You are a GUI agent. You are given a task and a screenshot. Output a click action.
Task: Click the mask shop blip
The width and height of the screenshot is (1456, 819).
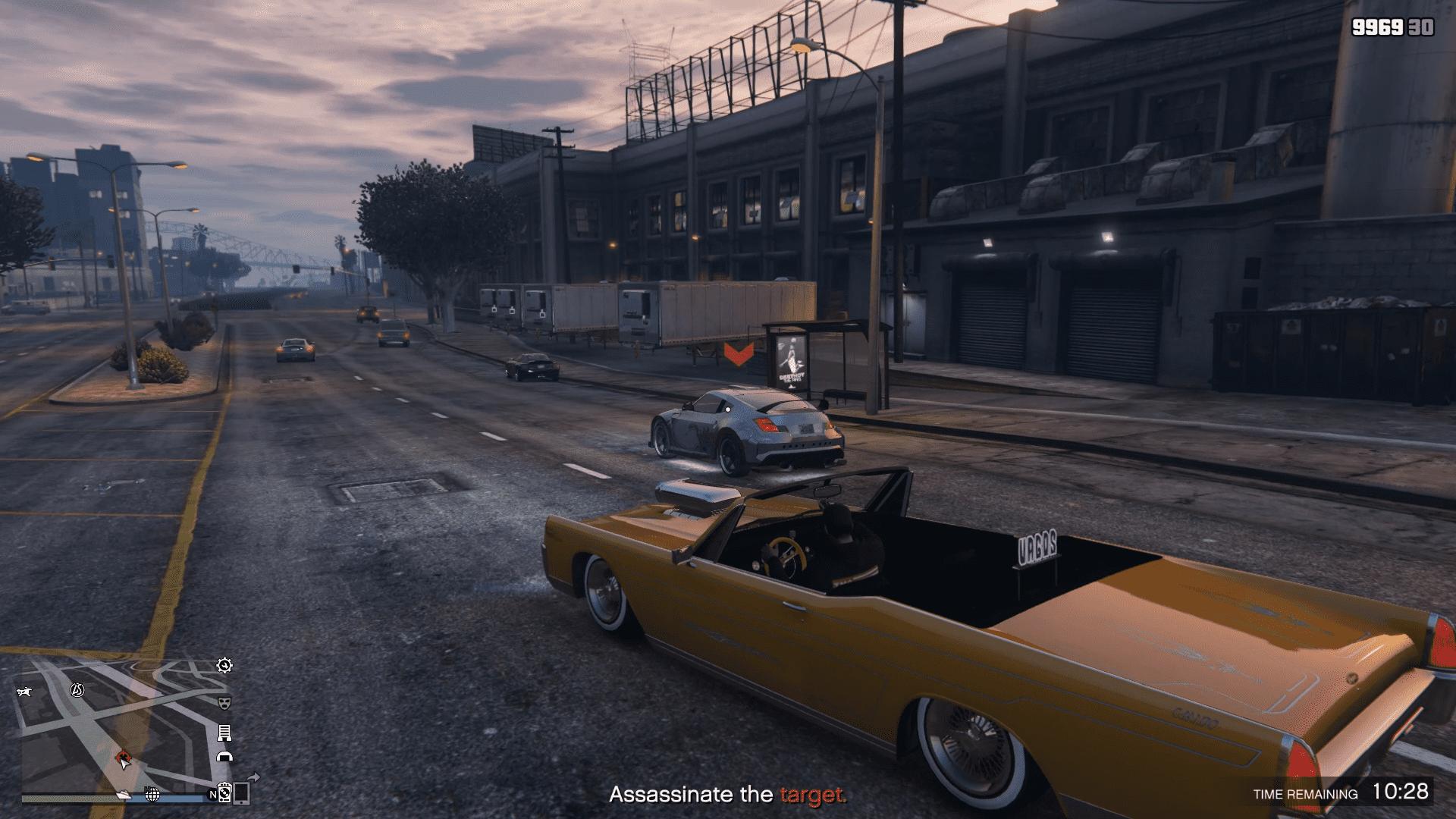tap(224, 703)
